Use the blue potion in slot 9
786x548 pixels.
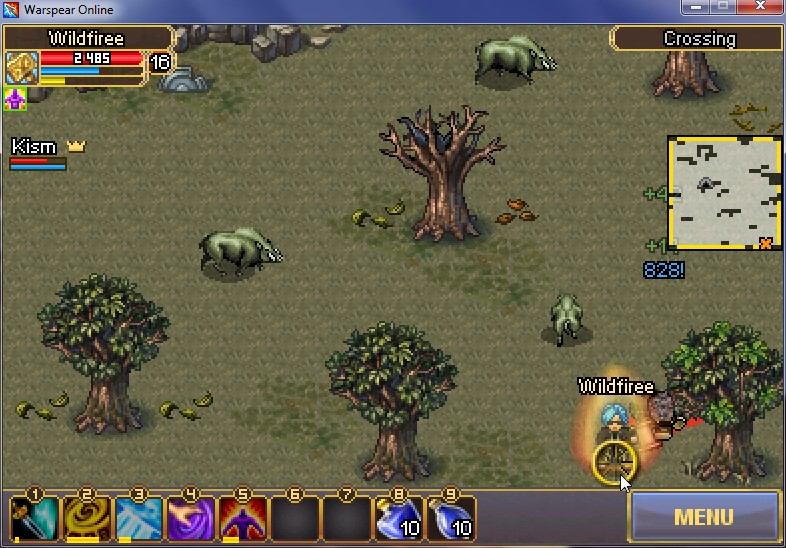pyautogui.click(x=450, y=518)
